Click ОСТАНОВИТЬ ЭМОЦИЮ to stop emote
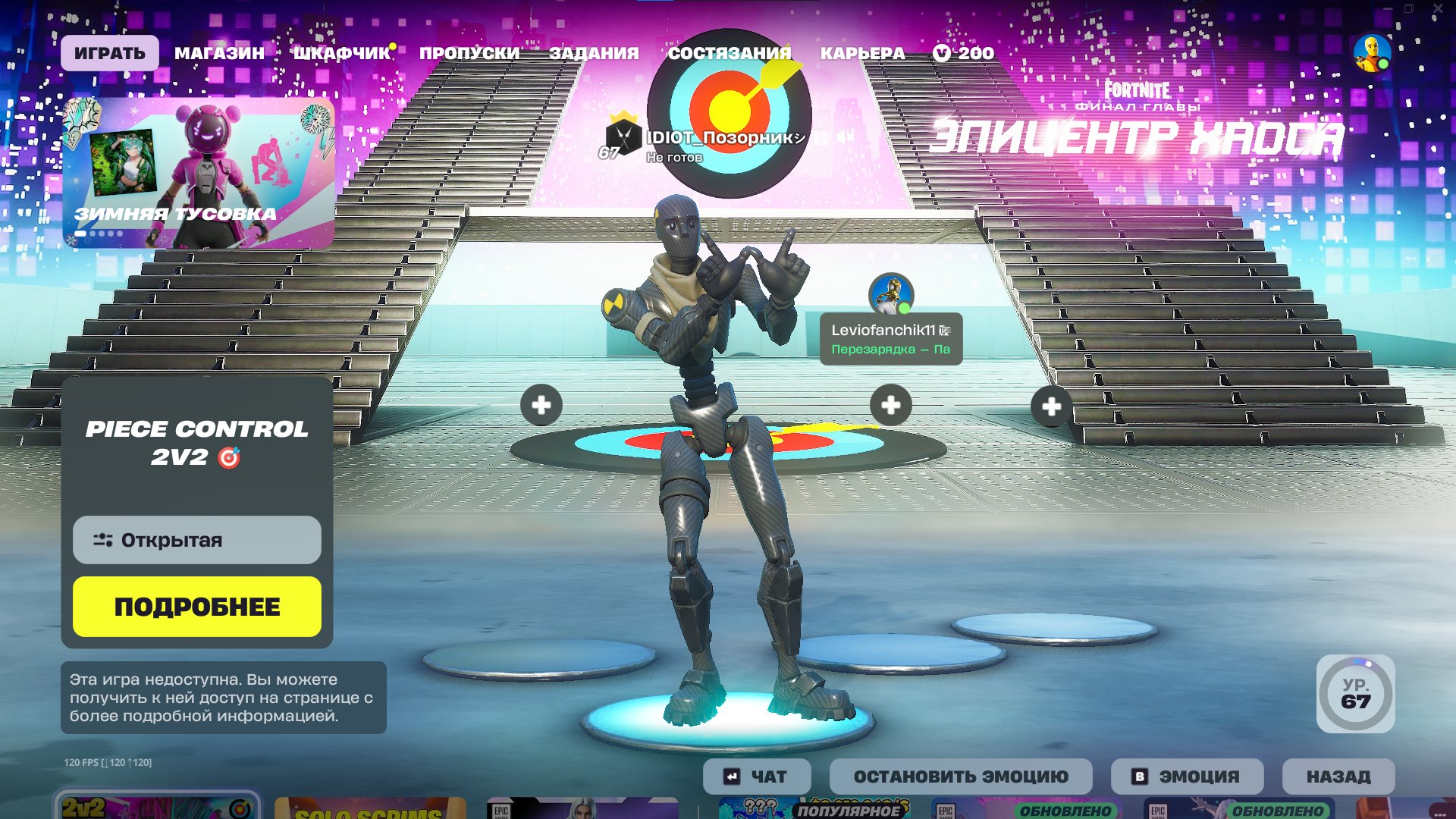Viewport: 1456px width, 819px height. pyautogui.click(x=960, y=776)
